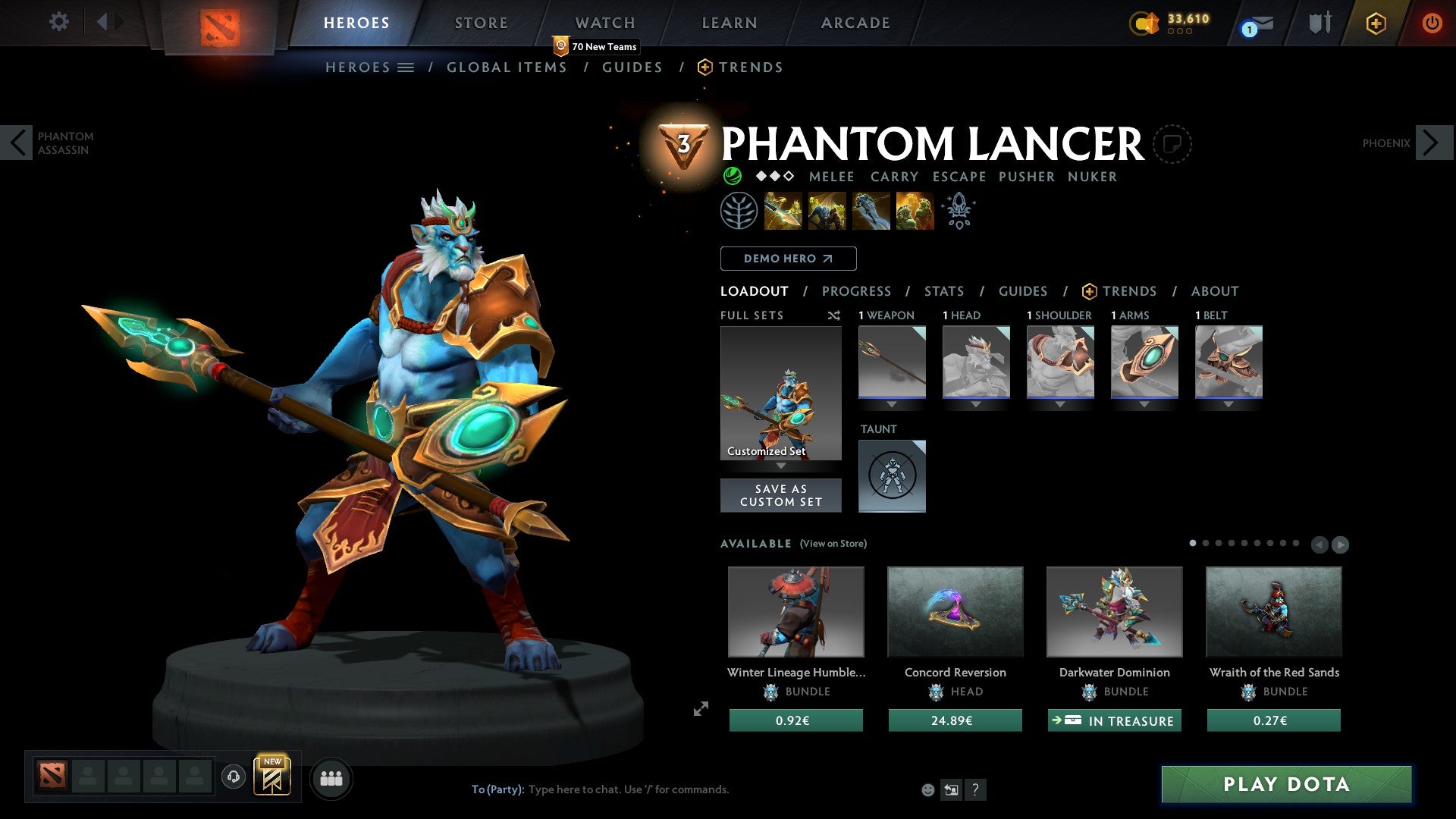Viewport: 1456px width, 819px height.
Task: Open View on Store link
Action: point(833,544)
